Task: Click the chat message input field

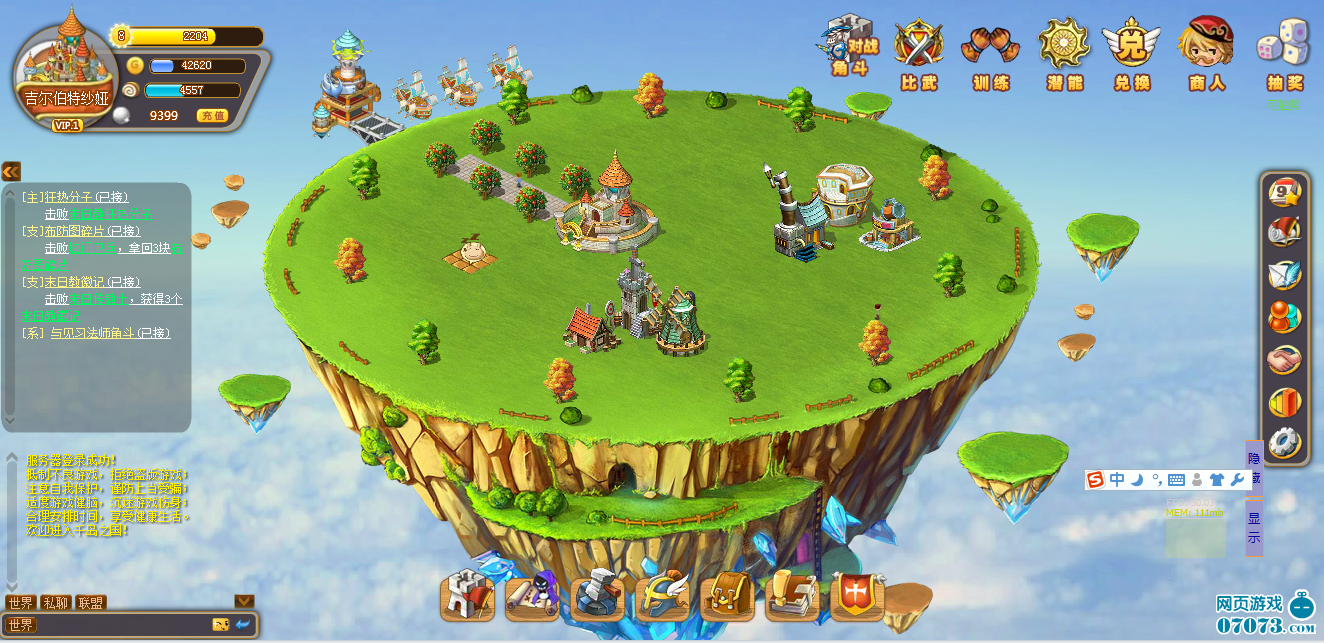Action: tap(120, 625)
